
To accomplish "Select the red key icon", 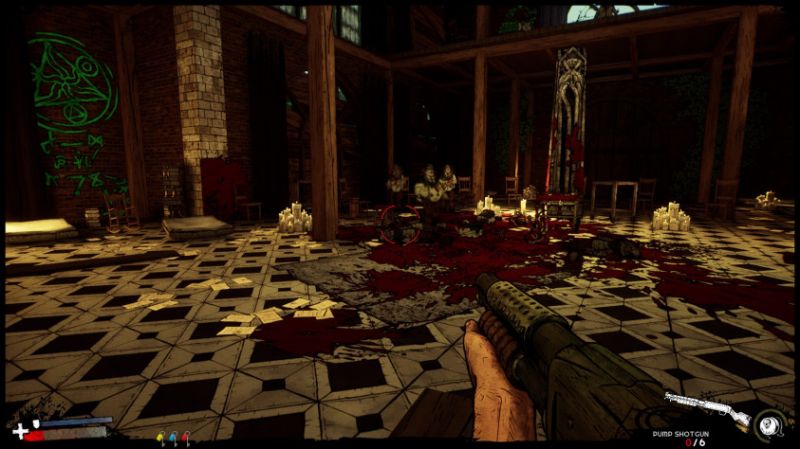I will click(185, 437).
